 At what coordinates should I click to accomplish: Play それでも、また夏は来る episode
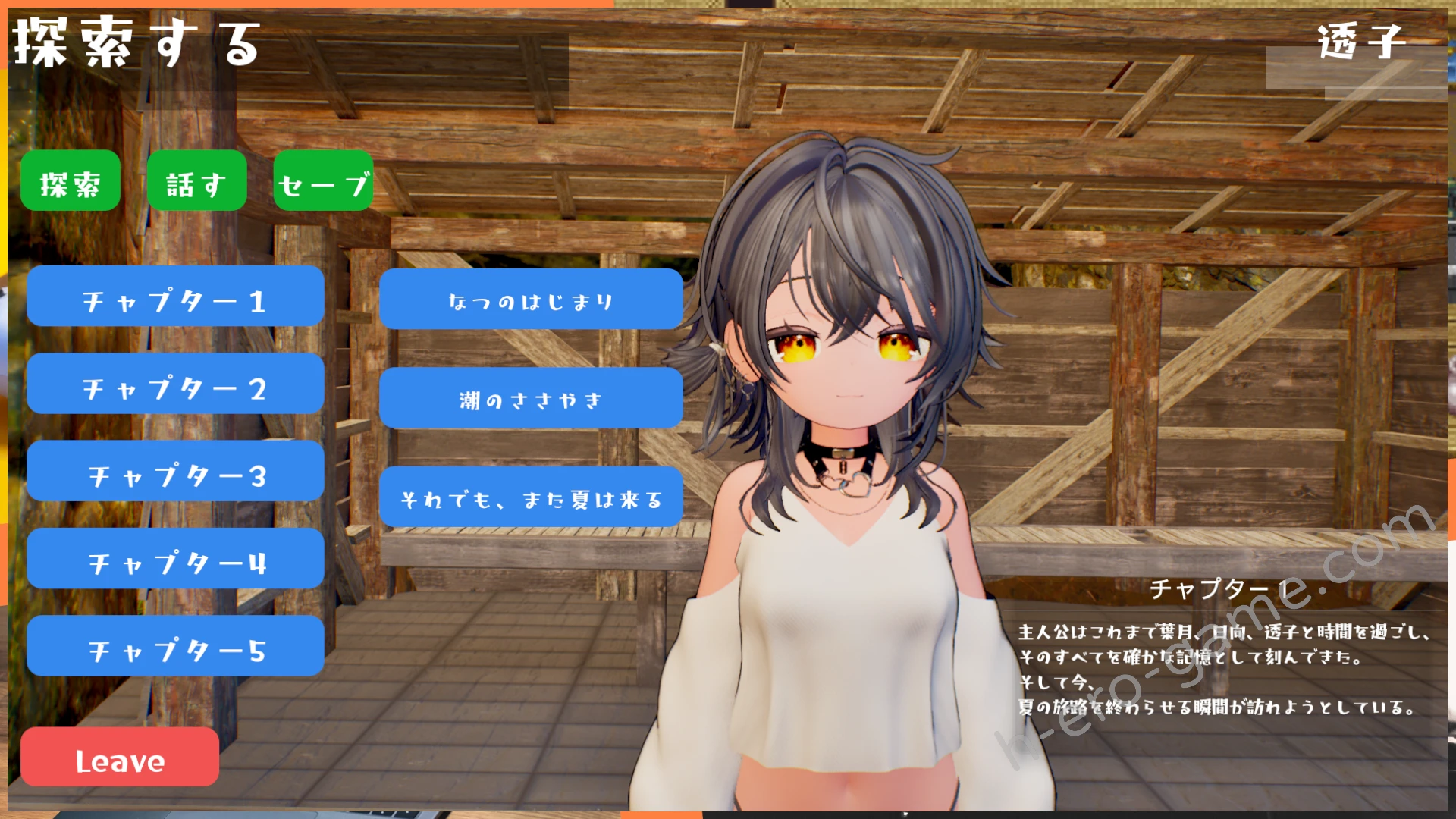531,497
